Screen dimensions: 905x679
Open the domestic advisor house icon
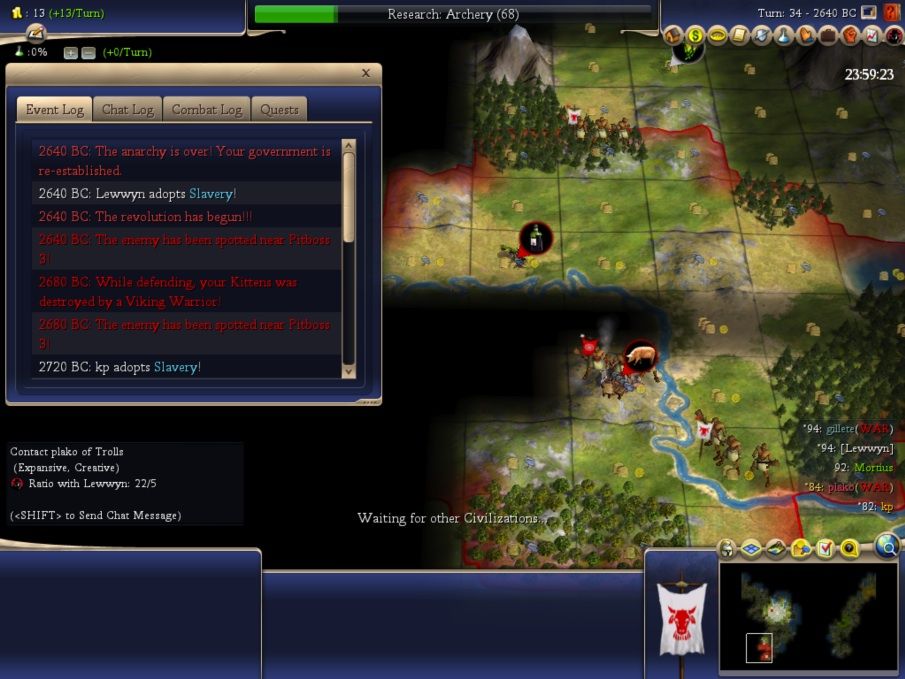pyautogui.click(x=675, y=35)
